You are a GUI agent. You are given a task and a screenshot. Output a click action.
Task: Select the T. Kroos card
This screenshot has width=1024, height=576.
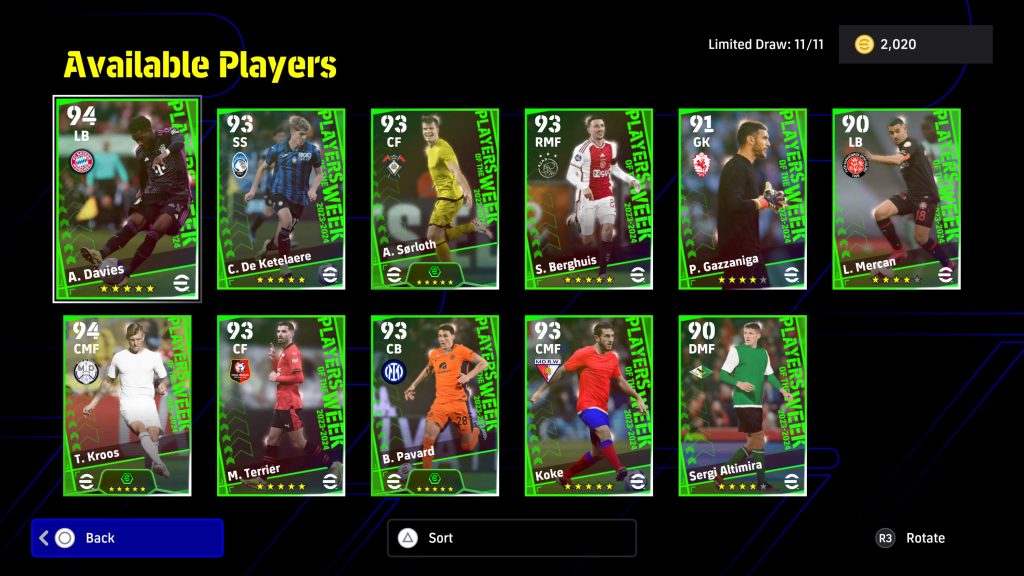point(127,405)
